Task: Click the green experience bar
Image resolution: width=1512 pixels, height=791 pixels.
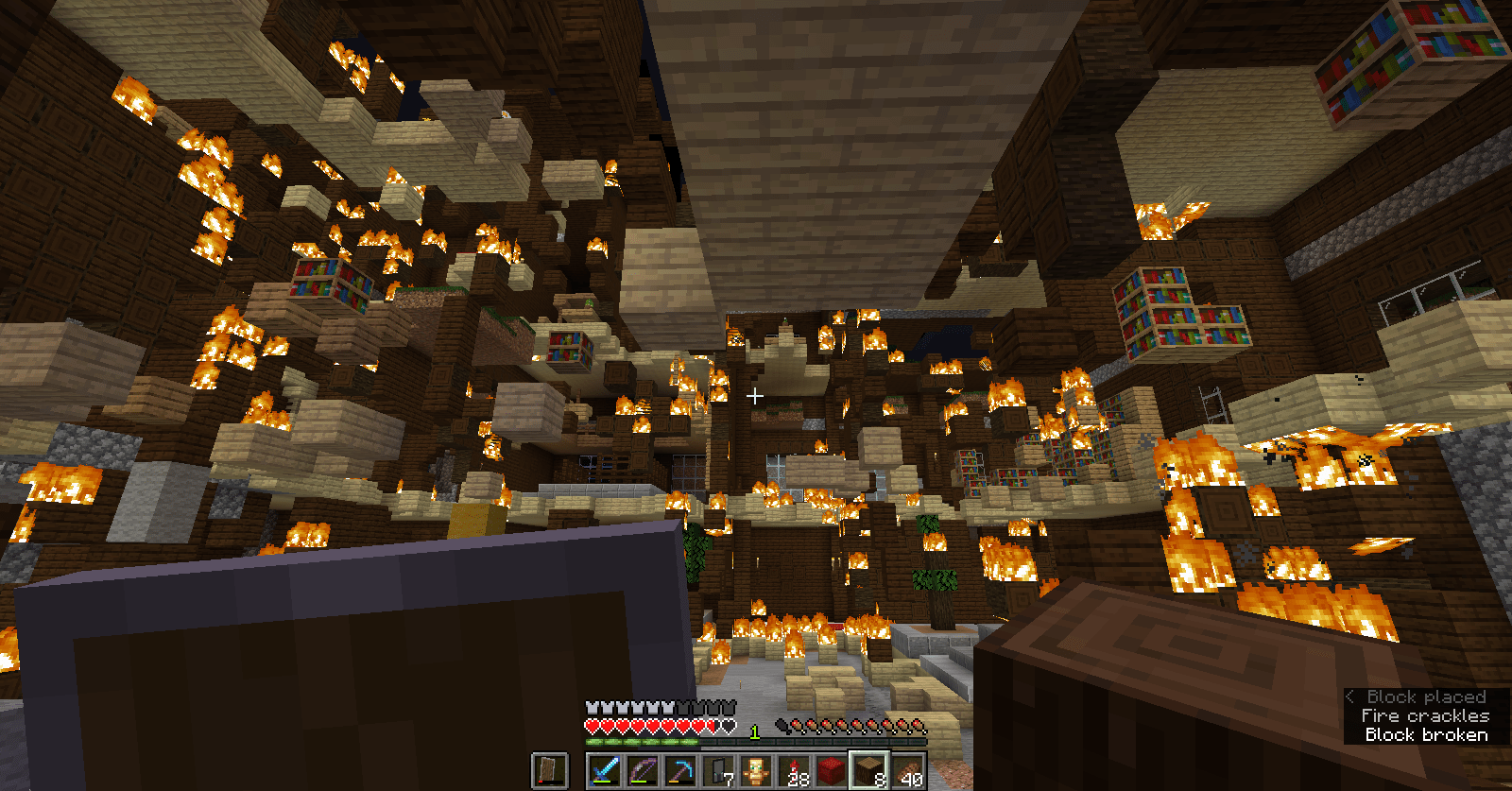Action: click(x=640, y=741)
